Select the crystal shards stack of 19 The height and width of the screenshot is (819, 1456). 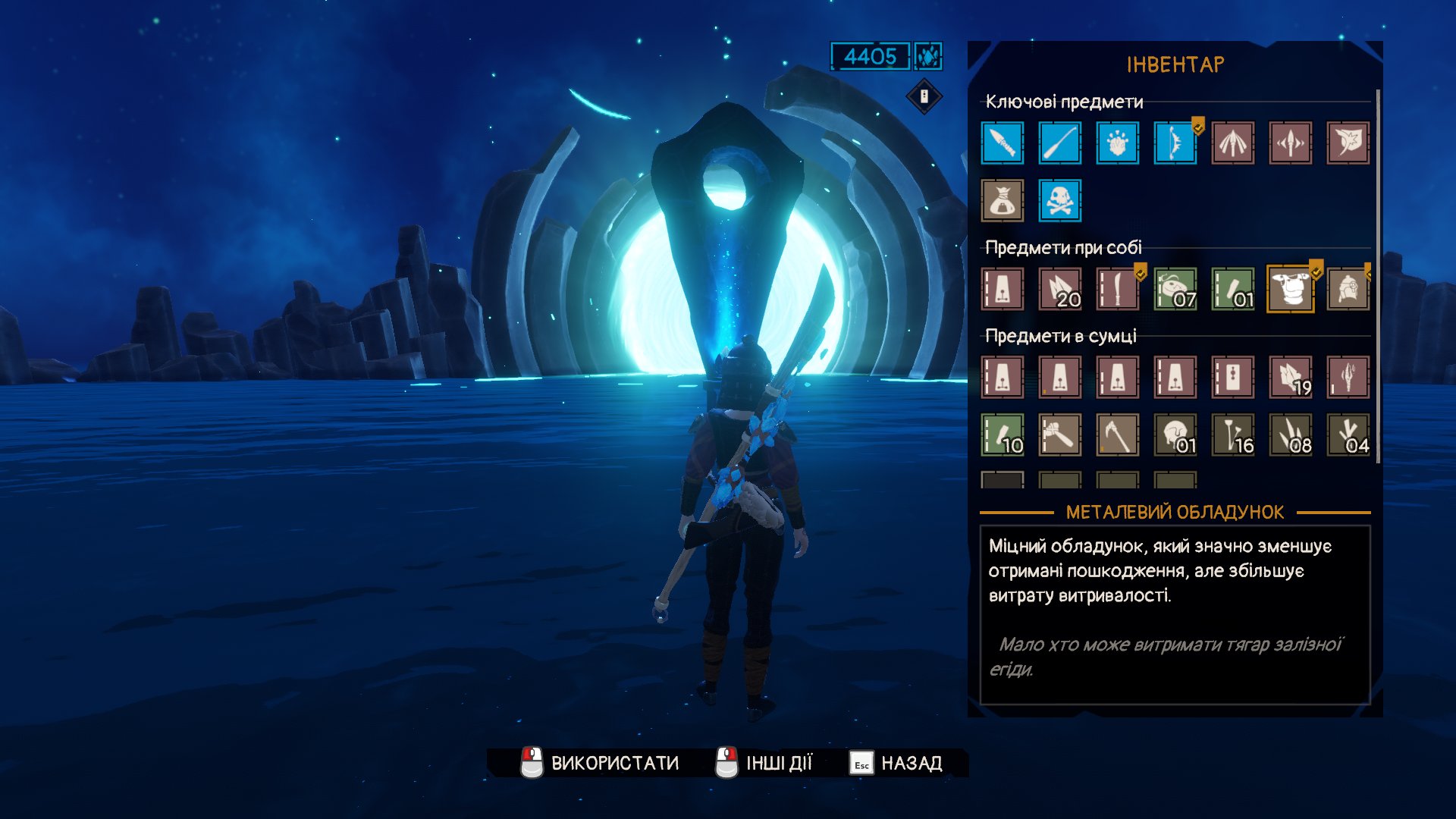(1290, 377)
